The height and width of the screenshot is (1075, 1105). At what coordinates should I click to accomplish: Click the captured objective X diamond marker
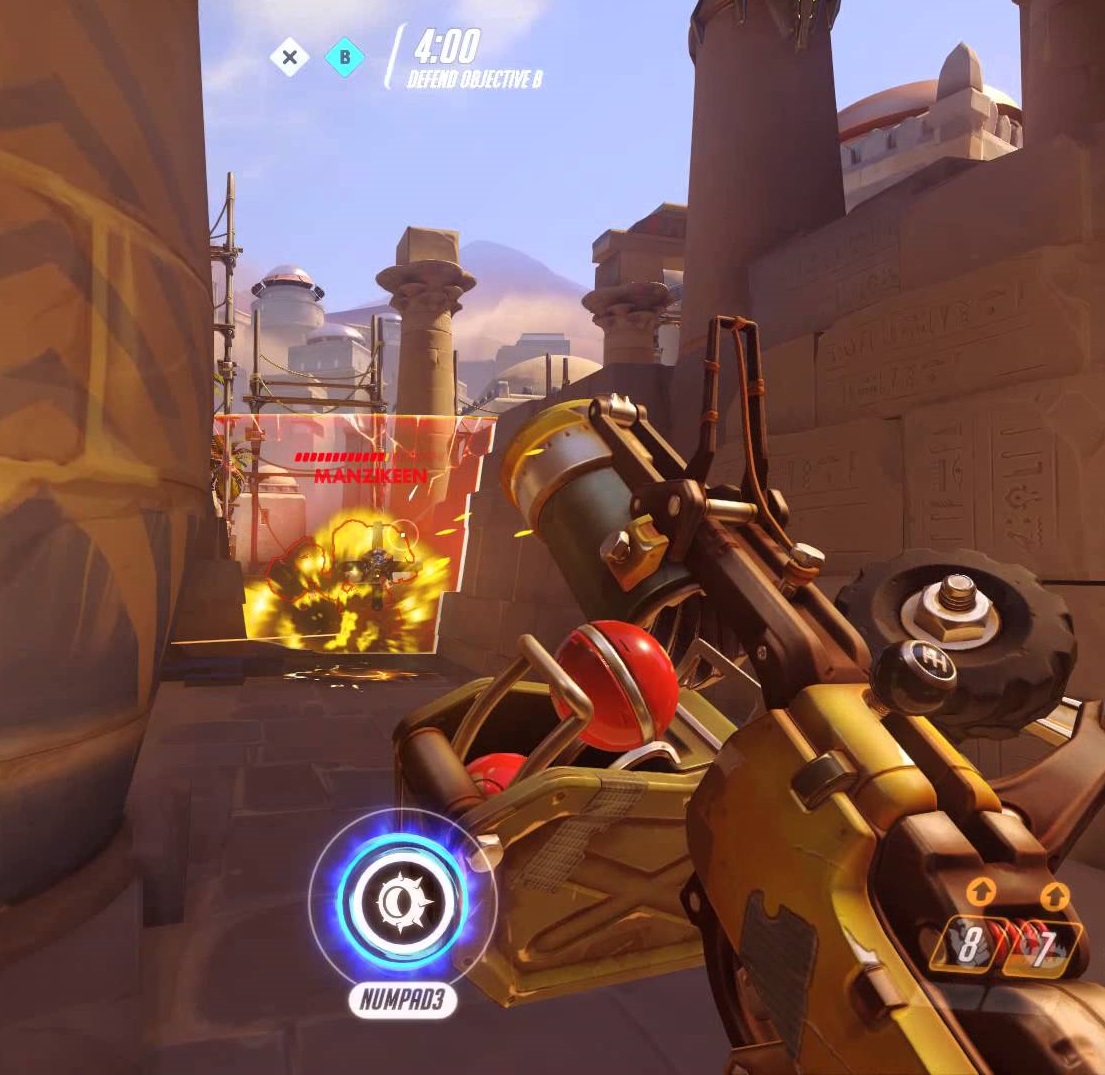pyautogui.click(x=289, y=57)
